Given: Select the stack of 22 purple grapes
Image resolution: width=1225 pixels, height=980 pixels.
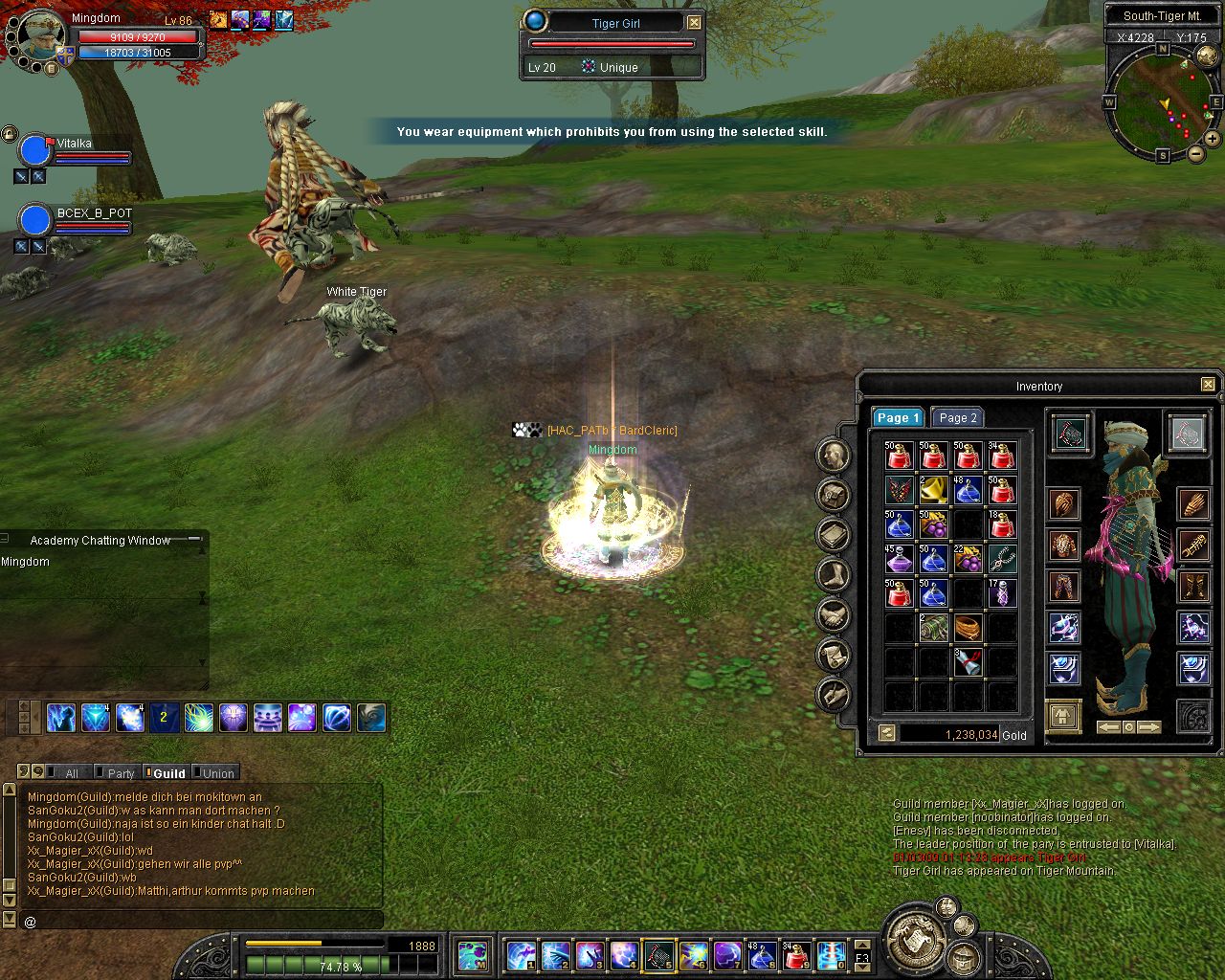Looking at the screenshot, I should [x=968, y=558].
